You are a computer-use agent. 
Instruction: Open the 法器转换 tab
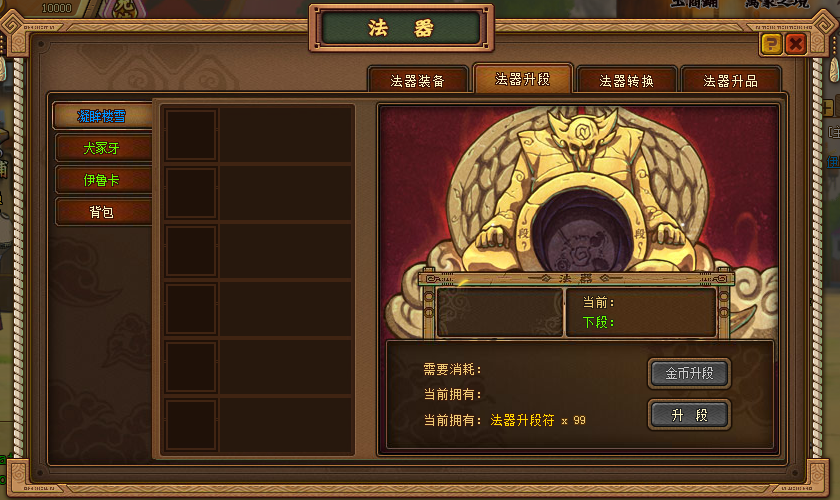(x=627, y=81)
